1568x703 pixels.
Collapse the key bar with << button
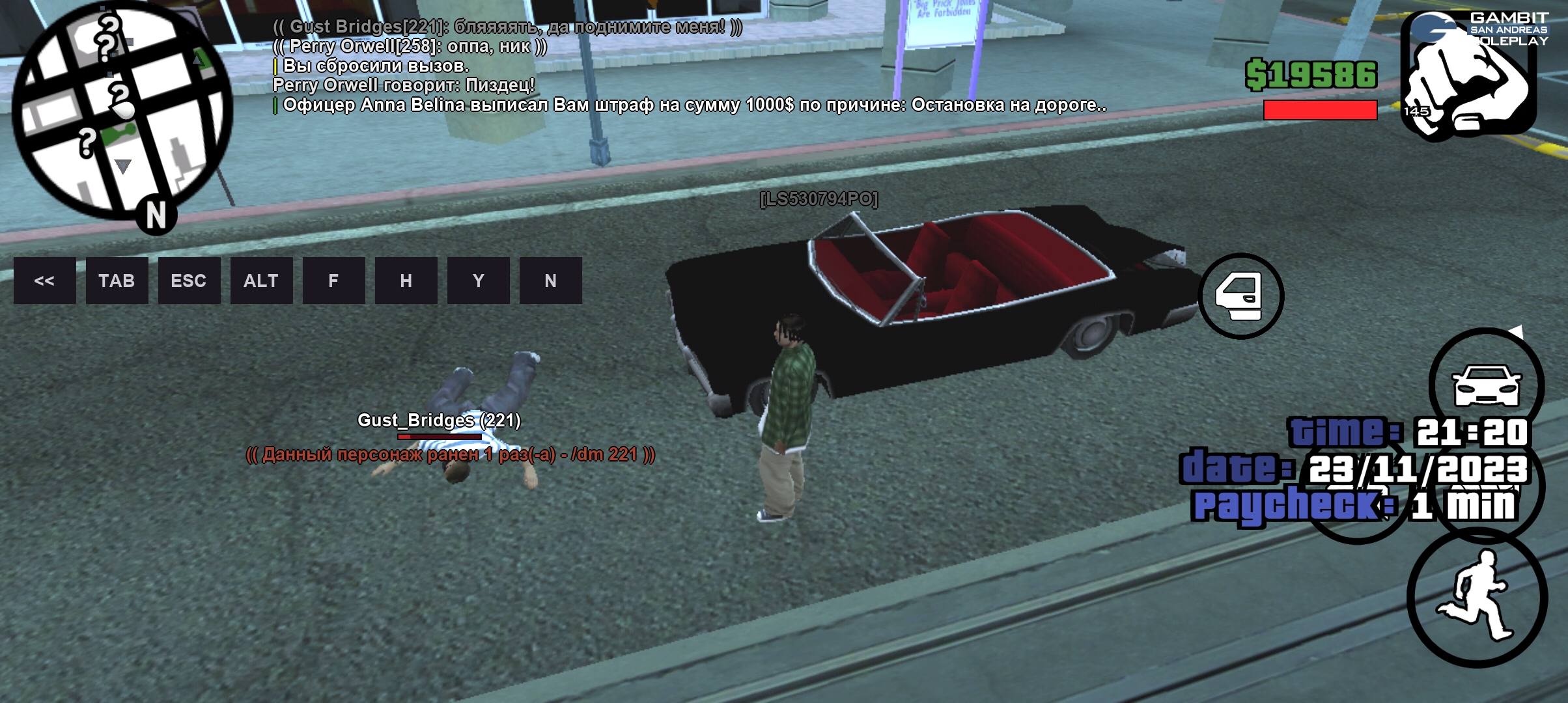click(44, 281)
